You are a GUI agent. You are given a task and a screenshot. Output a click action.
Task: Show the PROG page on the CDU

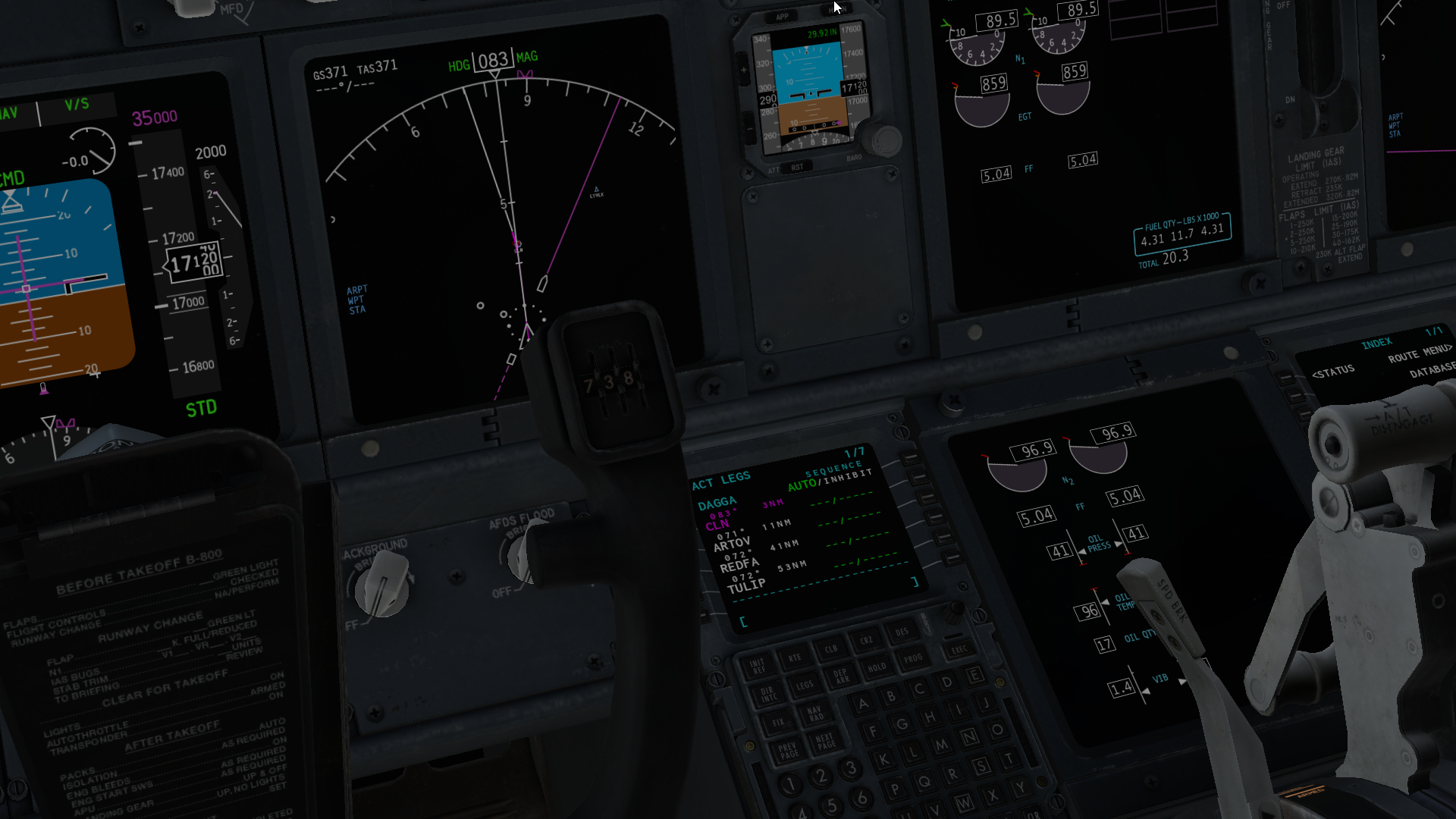(913, 658)
